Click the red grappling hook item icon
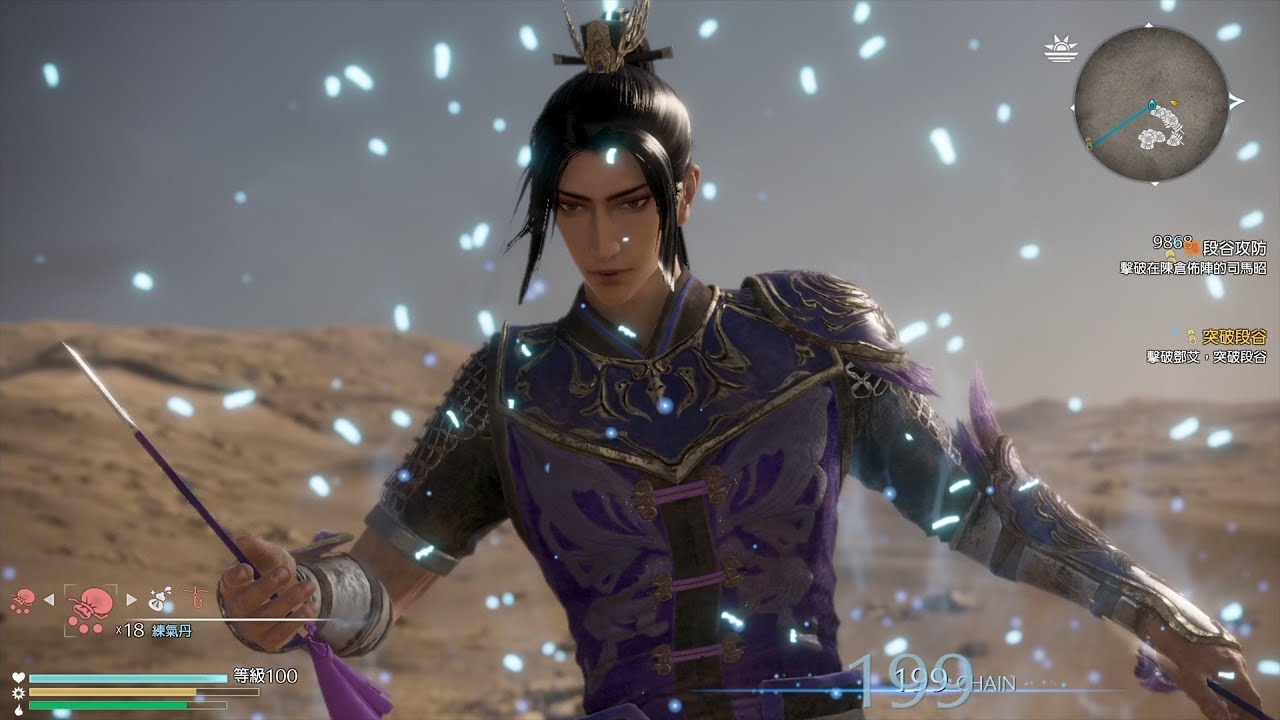This screenshot has height=720, width=1280. coord(195,597)
